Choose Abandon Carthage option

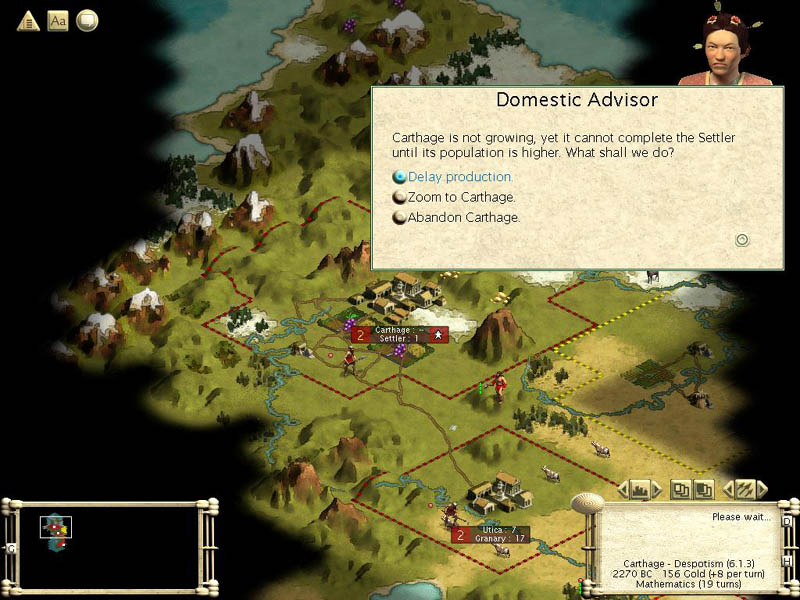click(x=463, y=217)
